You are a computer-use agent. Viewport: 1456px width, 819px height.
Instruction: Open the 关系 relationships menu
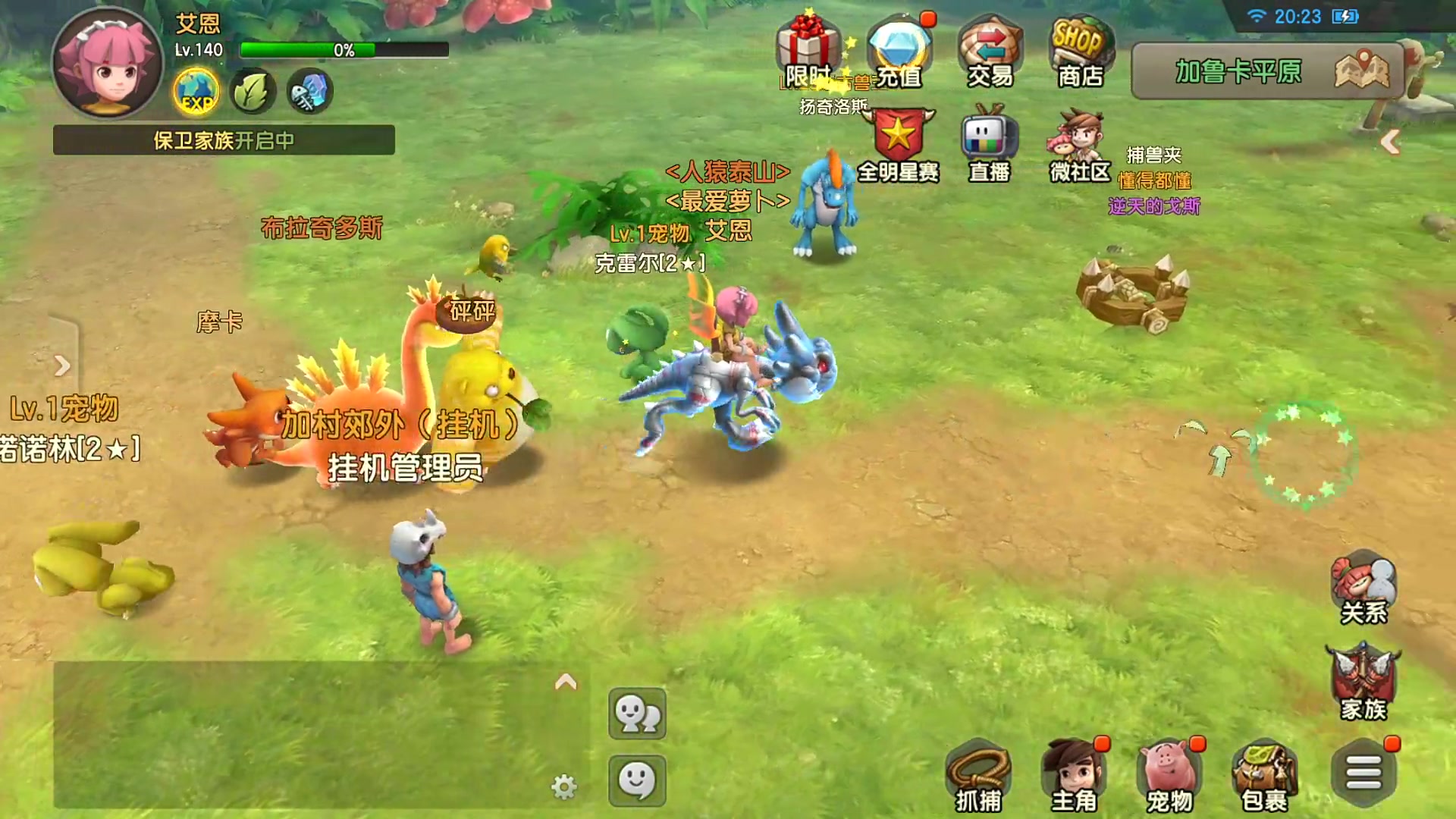[1363, 590]
